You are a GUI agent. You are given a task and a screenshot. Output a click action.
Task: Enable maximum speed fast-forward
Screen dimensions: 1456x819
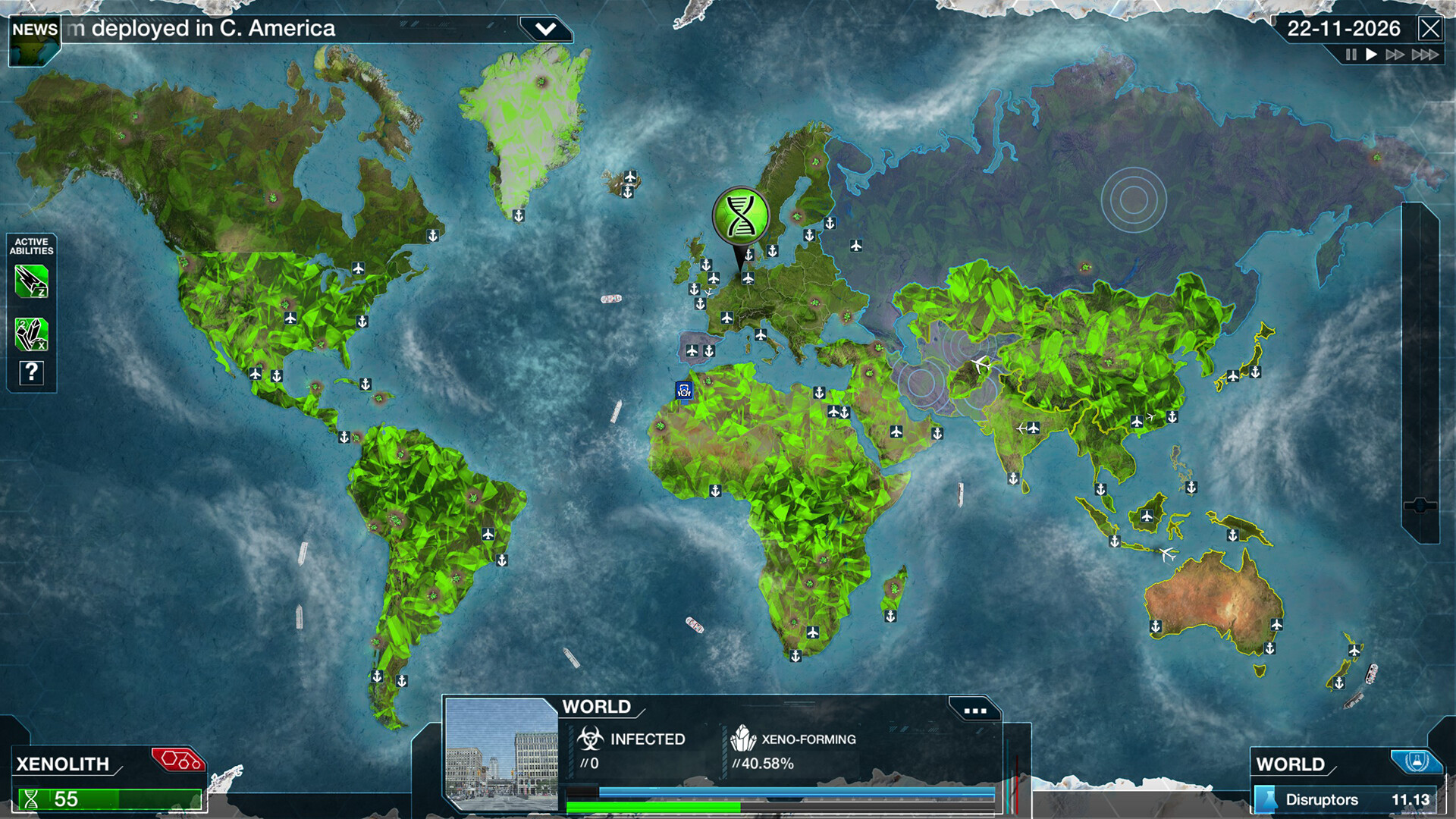click(1425, 55)
